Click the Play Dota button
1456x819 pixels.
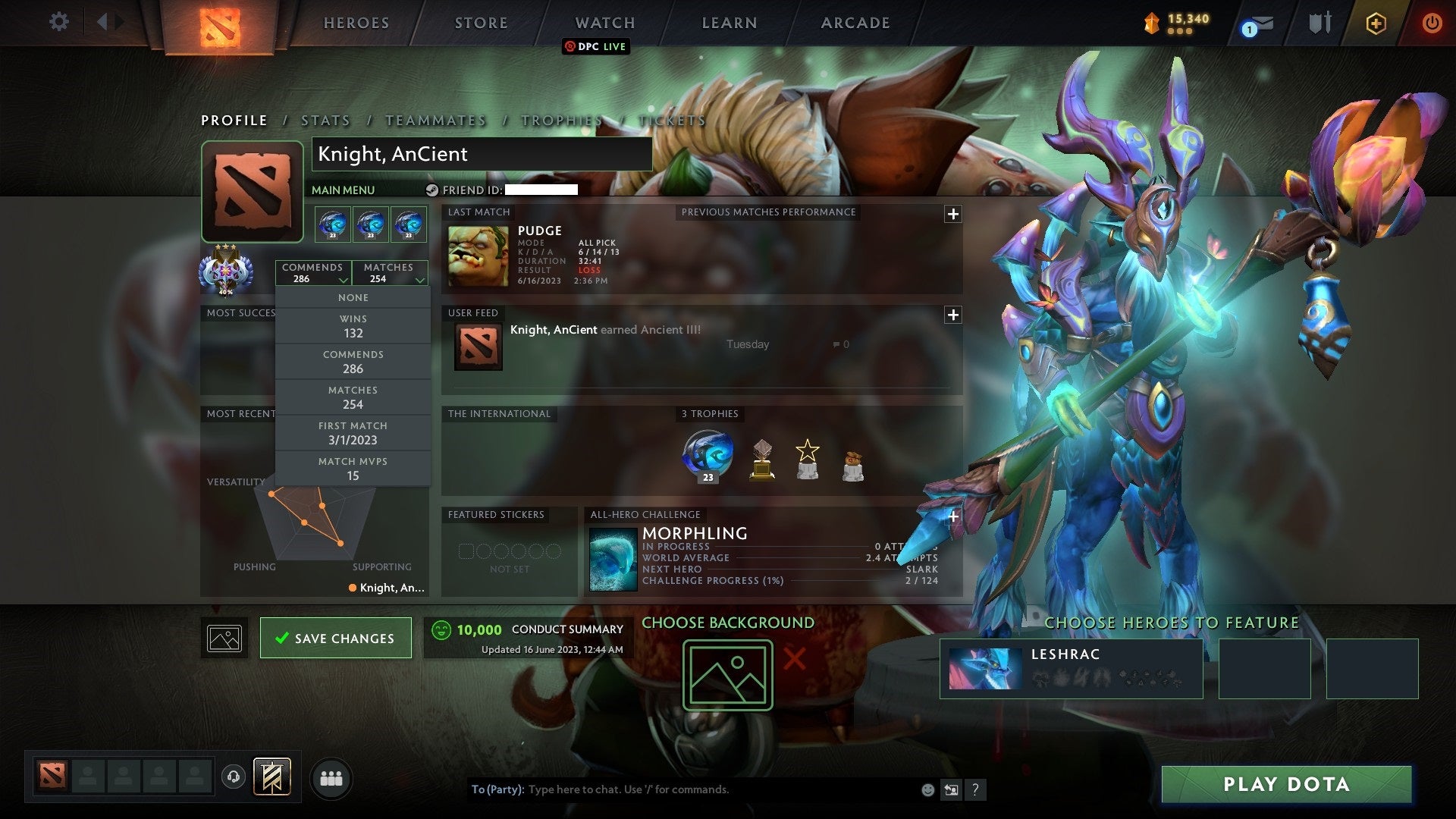point(1285,784)
